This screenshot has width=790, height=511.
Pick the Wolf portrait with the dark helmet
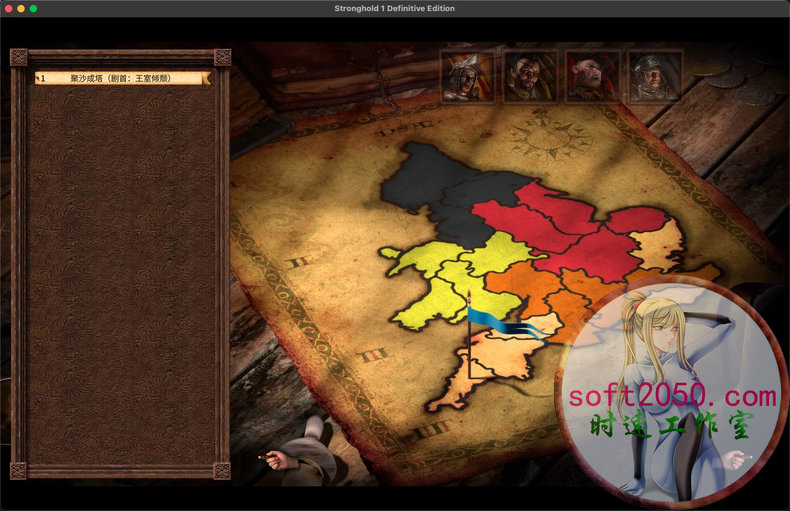(655, 77)
